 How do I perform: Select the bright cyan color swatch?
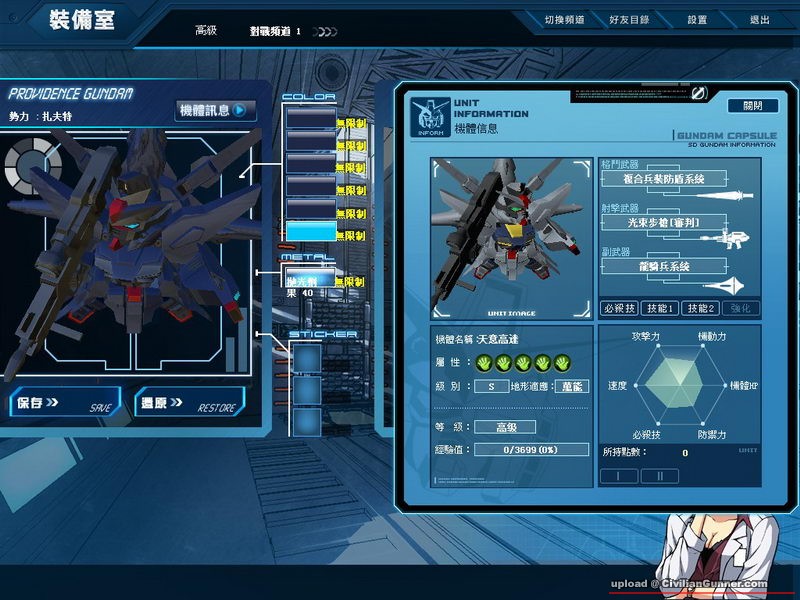coord(310,231)
